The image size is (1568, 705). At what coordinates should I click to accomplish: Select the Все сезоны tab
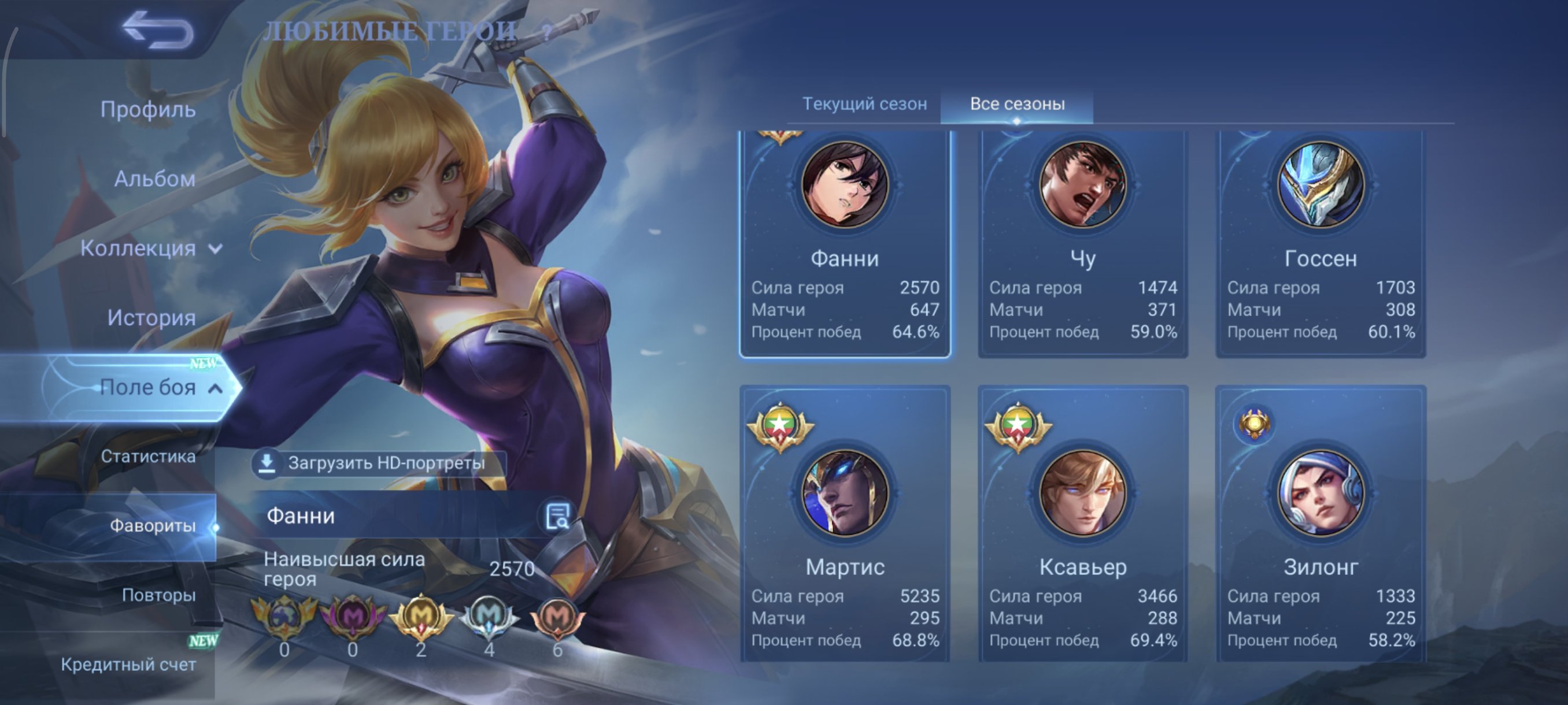click(x=1017, y=104)
